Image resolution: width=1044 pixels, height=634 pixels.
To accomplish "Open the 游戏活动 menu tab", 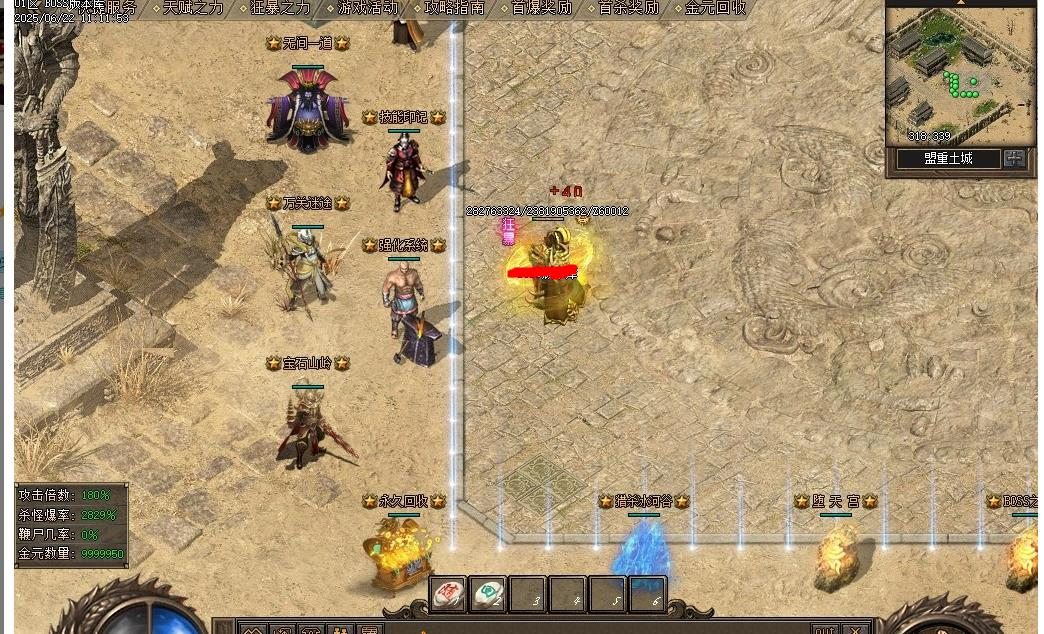I will tap(367, 8).
